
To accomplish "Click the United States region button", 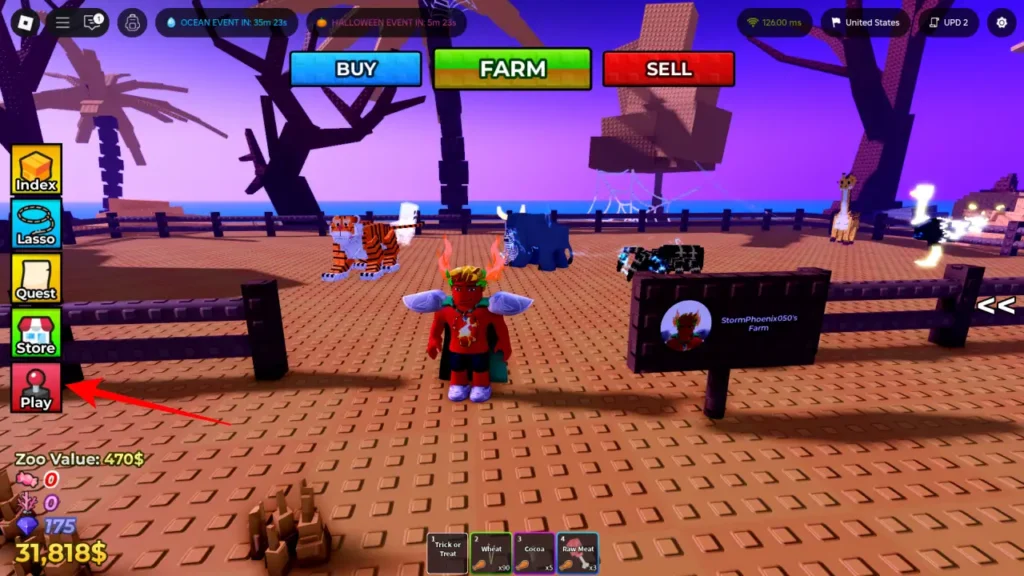I will coord(865,22).
